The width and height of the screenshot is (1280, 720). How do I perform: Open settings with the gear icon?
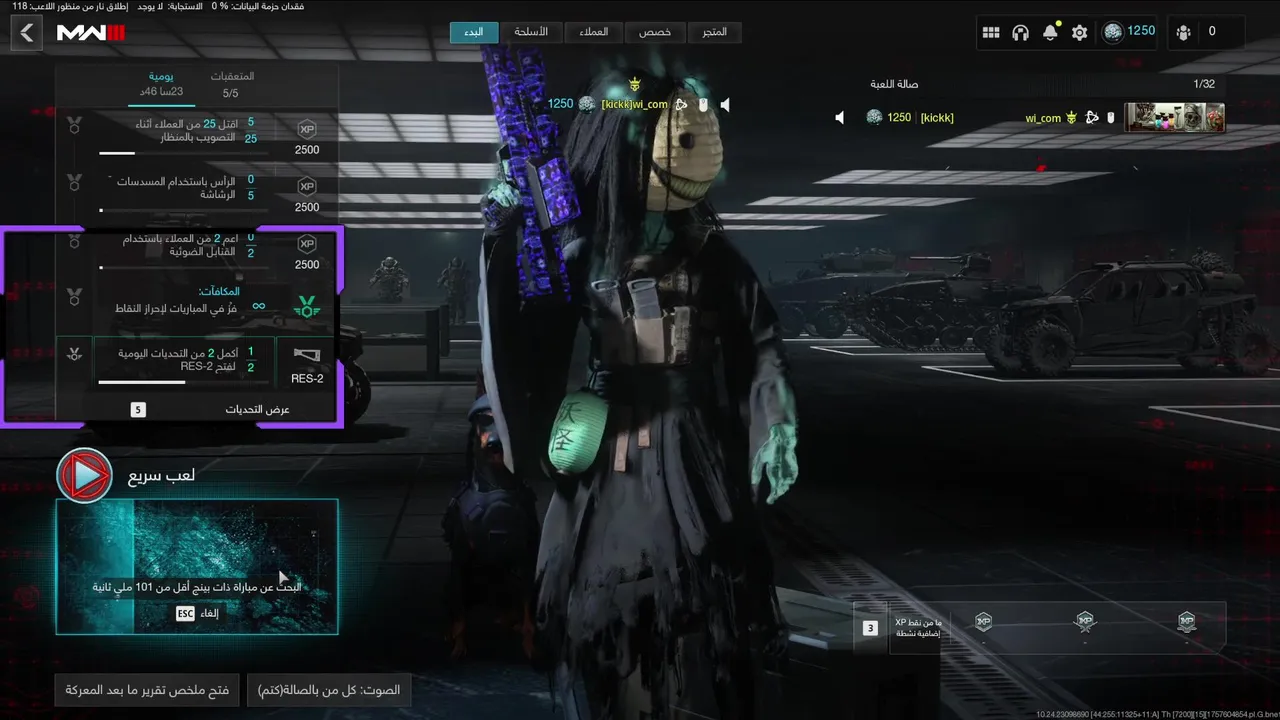click(x=1079, y=32)
